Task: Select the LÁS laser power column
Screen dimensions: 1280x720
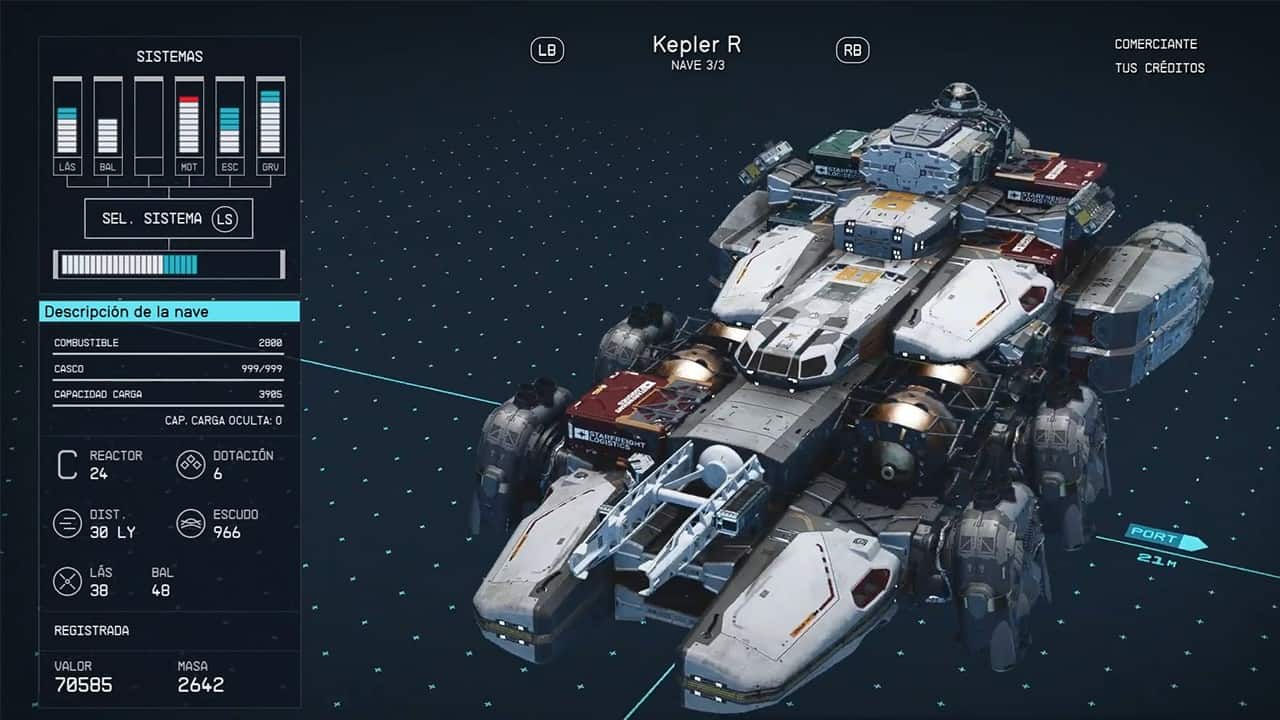Action: (67, 126)
